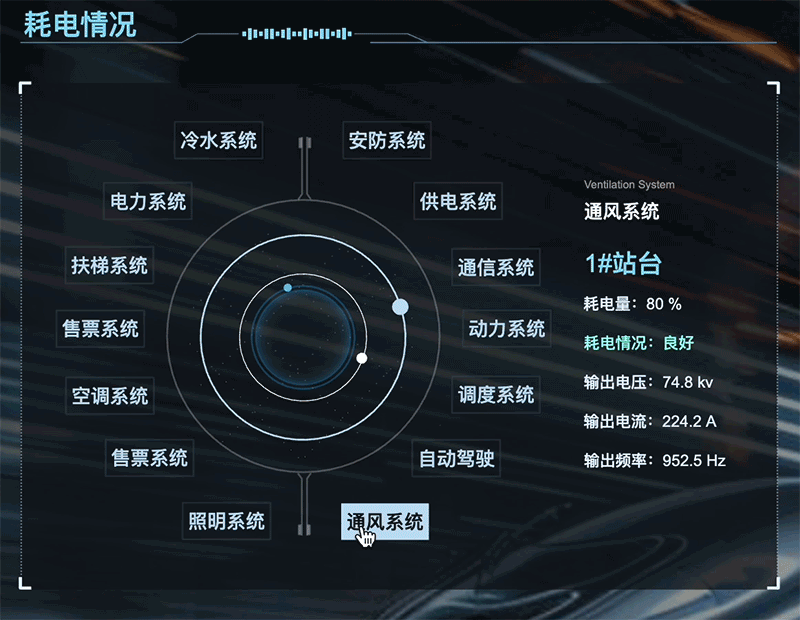Choose the 调度系统 button
The height and width of the screenshot is (620, 800).
point(496,395)
